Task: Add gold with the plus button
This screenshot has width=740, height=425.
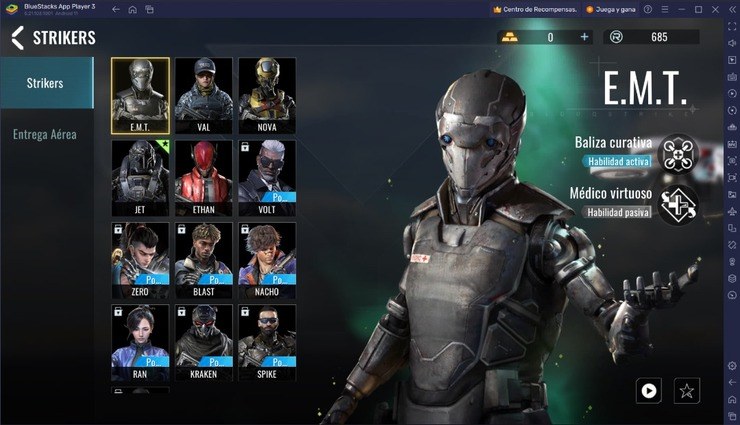Action: click(585, 37)
